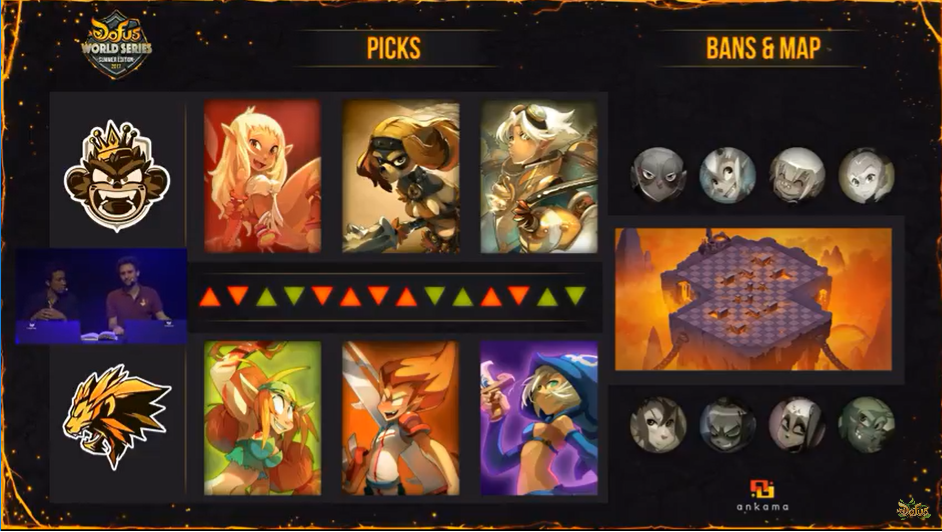Select the green-tinted grinning ban portrait

pyautogui.click(x=866, y=424)
